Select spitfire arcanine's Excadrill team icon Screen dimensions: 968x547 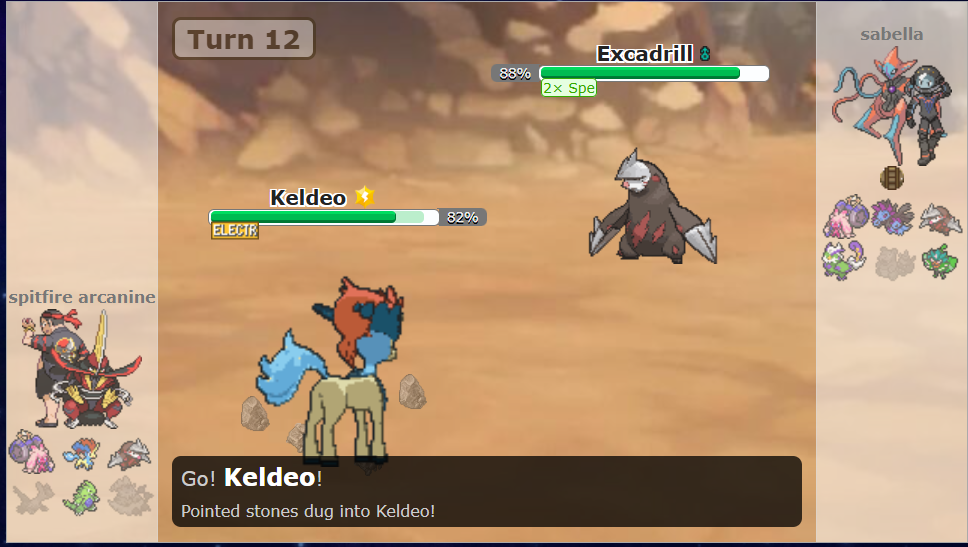tap(130, 452)
